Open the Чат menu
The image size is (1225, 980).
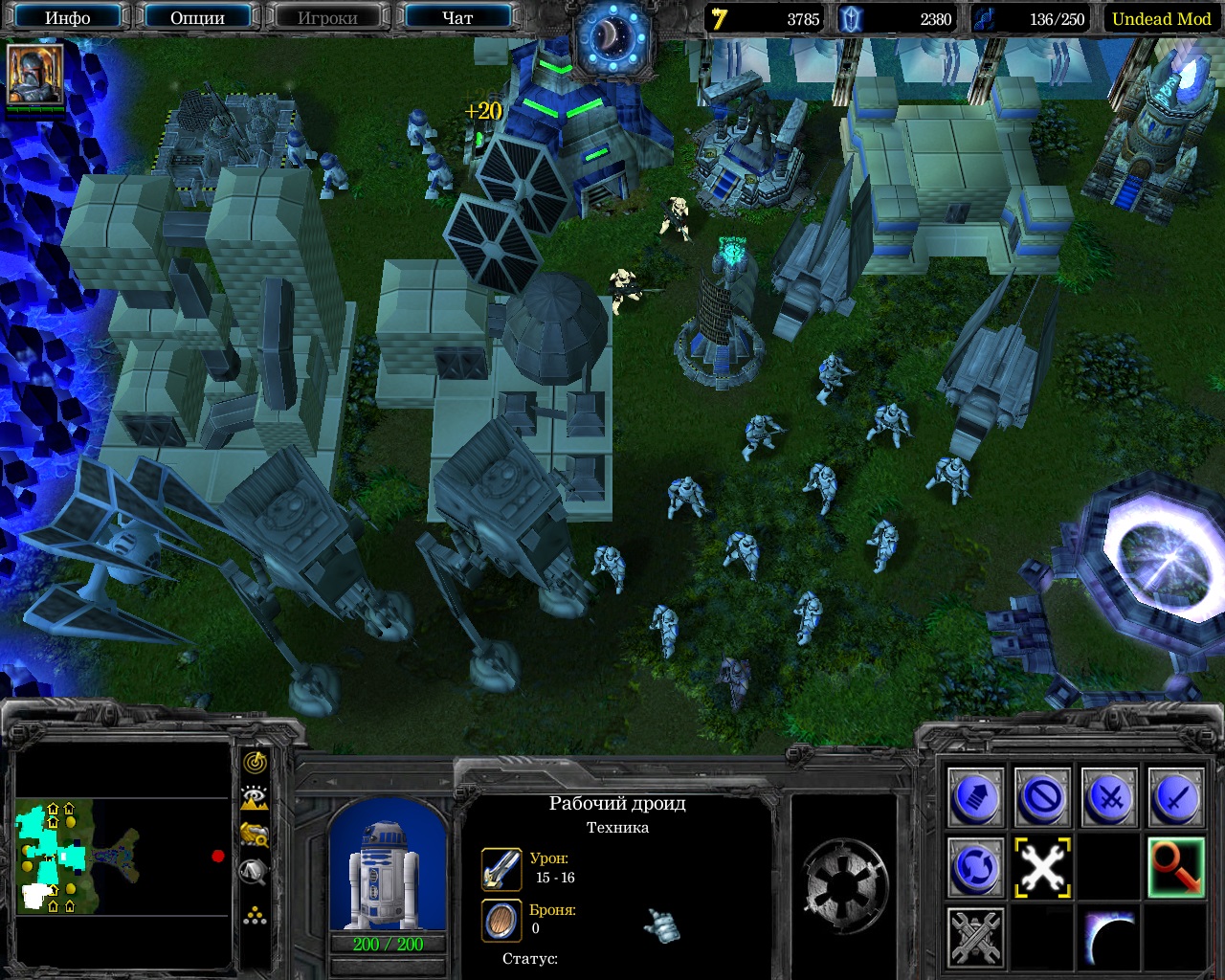point(457,17)
